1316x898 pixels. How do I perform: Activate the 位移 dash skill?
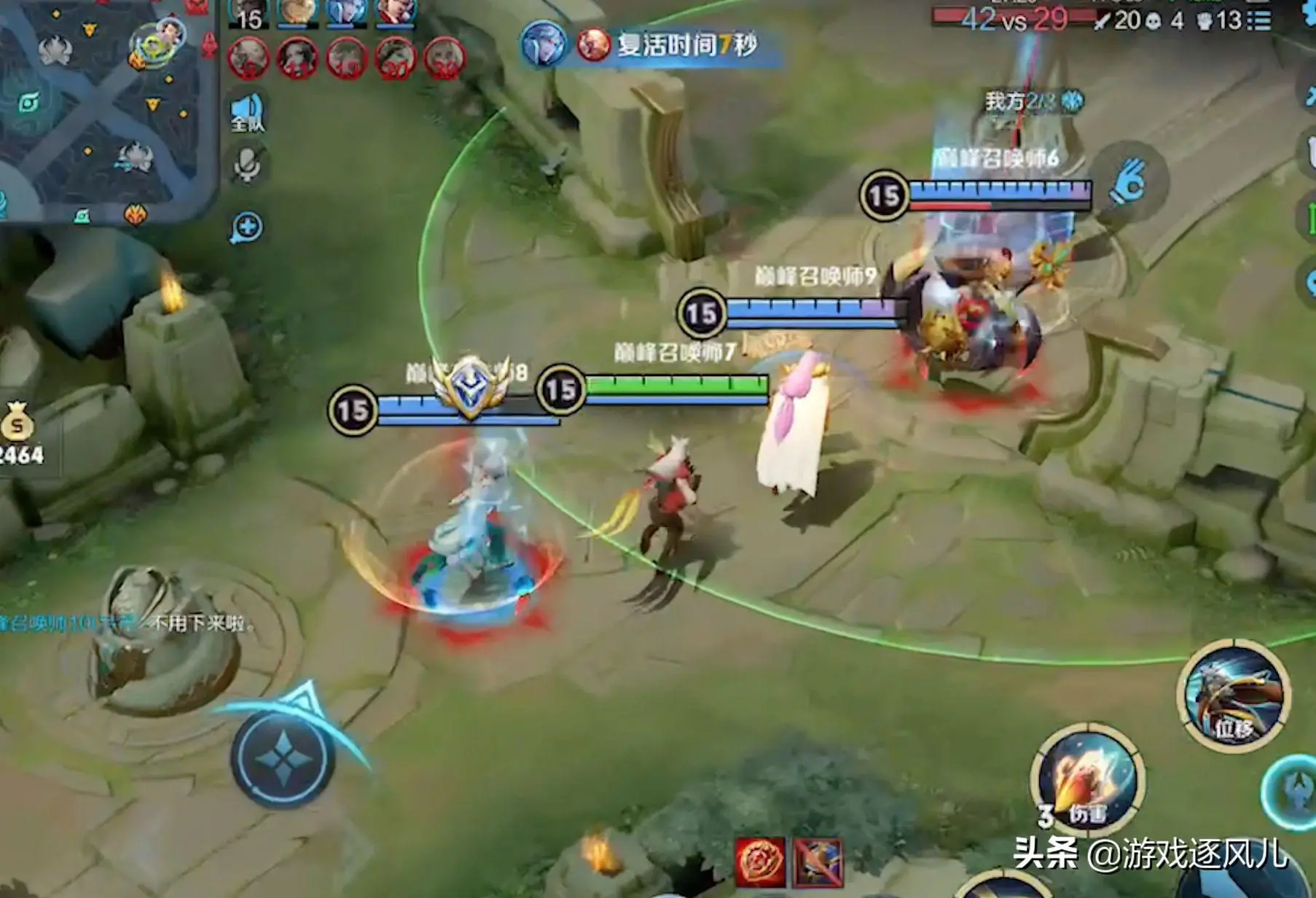click(1233, 696)
